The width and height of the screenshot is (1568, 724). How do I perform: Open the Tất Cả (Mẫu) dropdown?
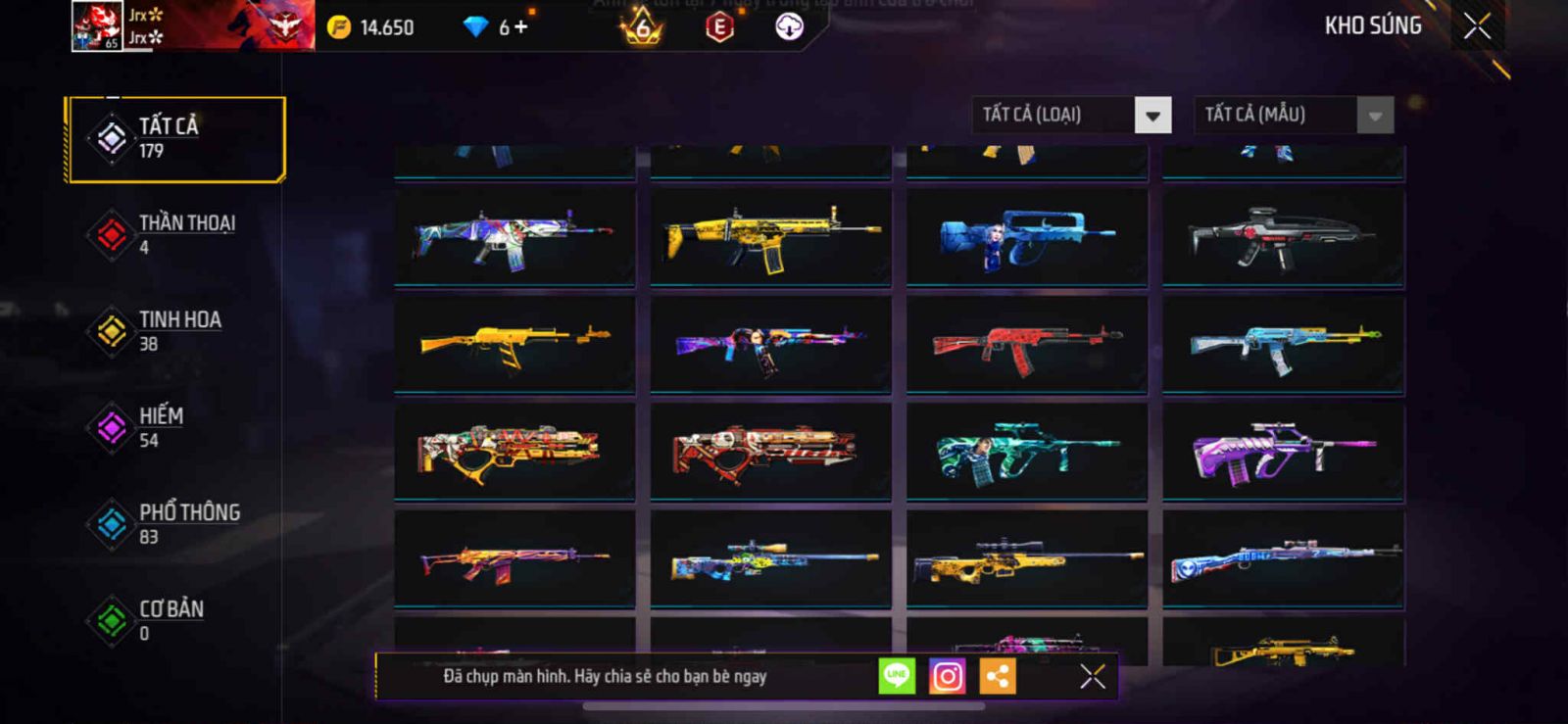(x=1375, y=116)
